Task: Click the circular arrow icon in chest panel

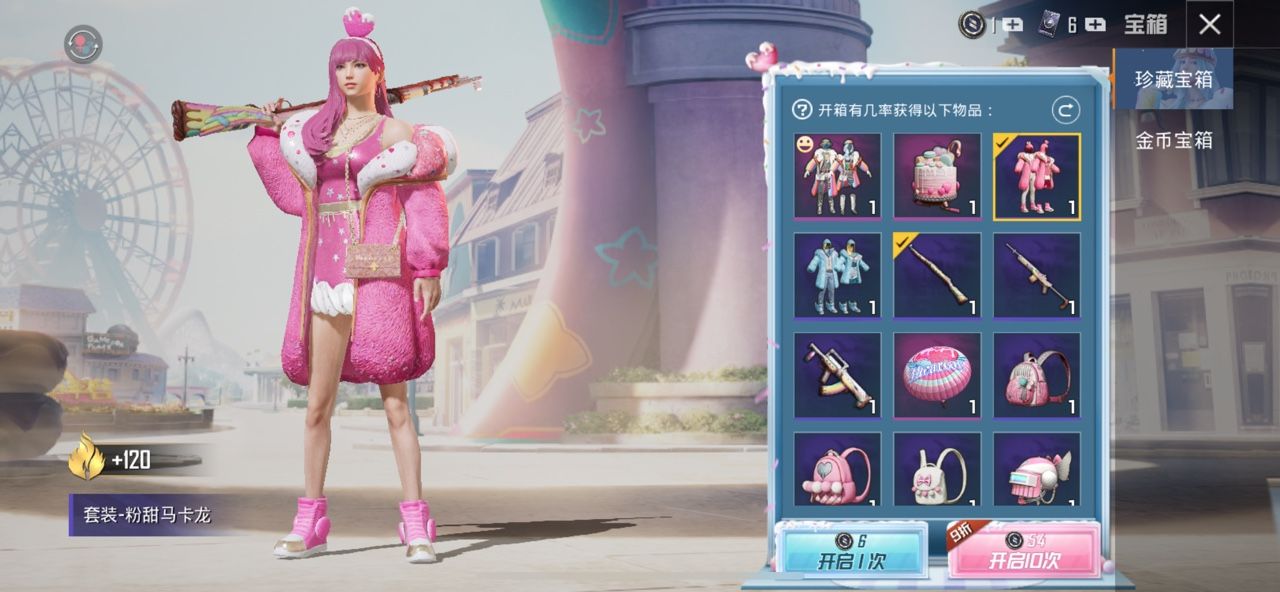Action: tap(1065, 110)
